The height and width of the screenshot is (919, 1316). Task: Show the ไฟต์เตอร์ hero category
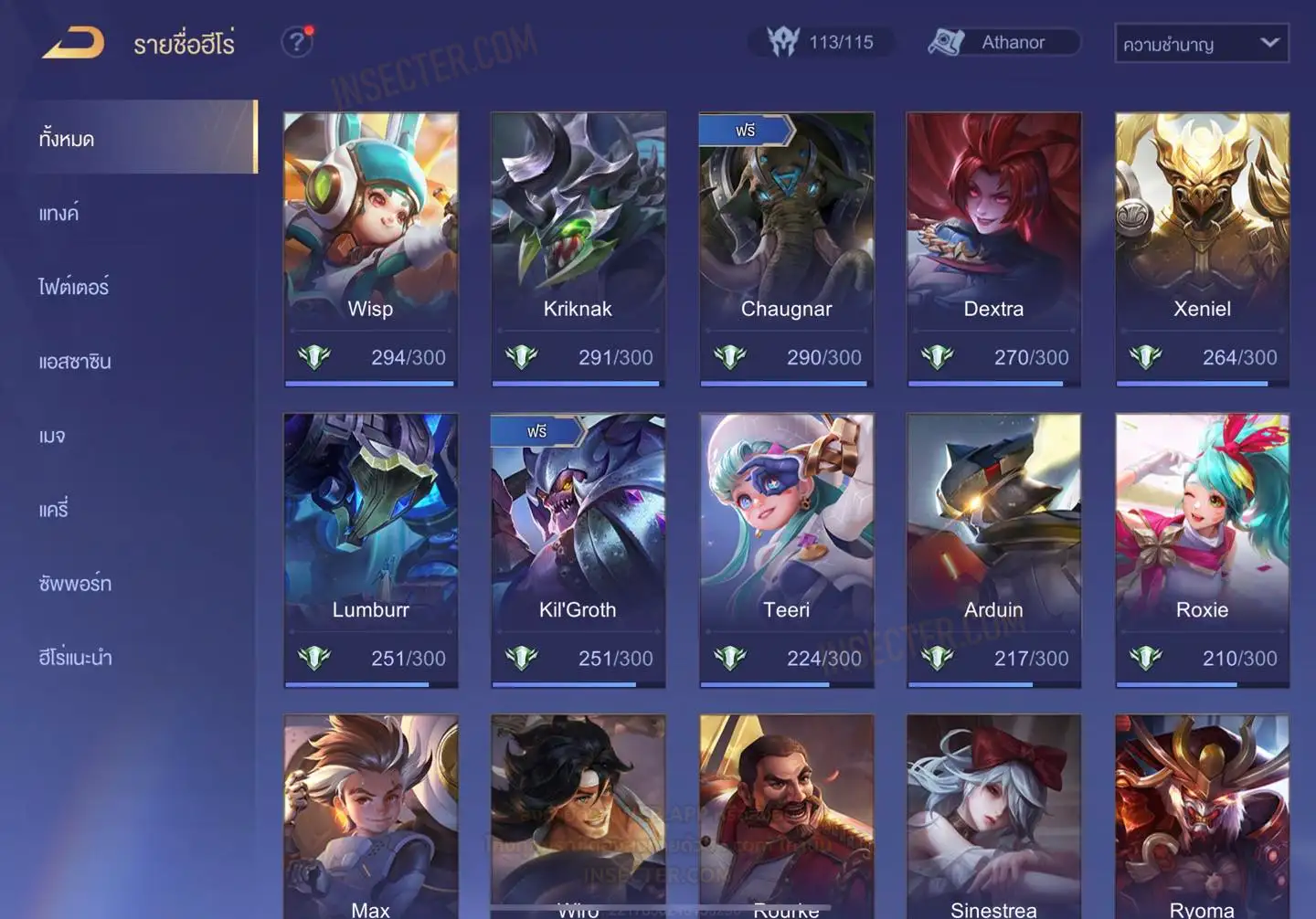pyautogui.click(x=74, y=287)
